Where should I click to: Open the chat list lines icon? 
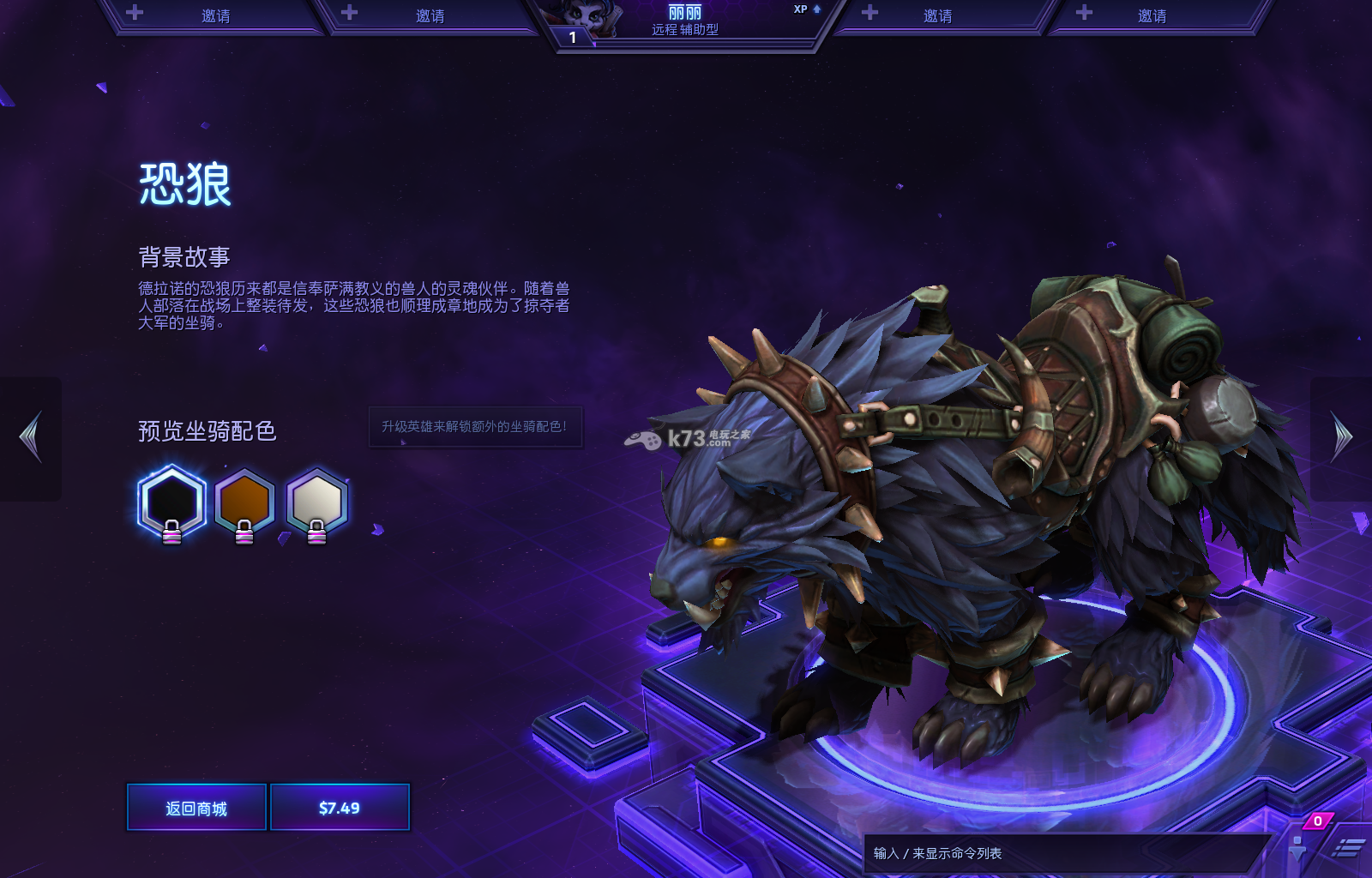(1348, 848)
